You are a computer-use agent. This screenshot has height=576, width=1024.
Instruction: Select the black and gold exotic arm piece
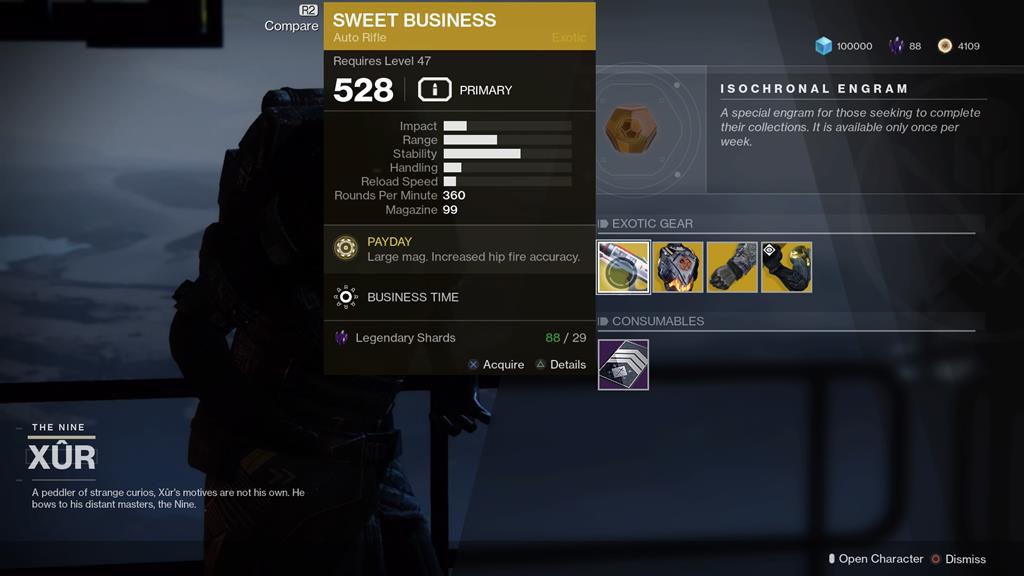pos(786,267)
